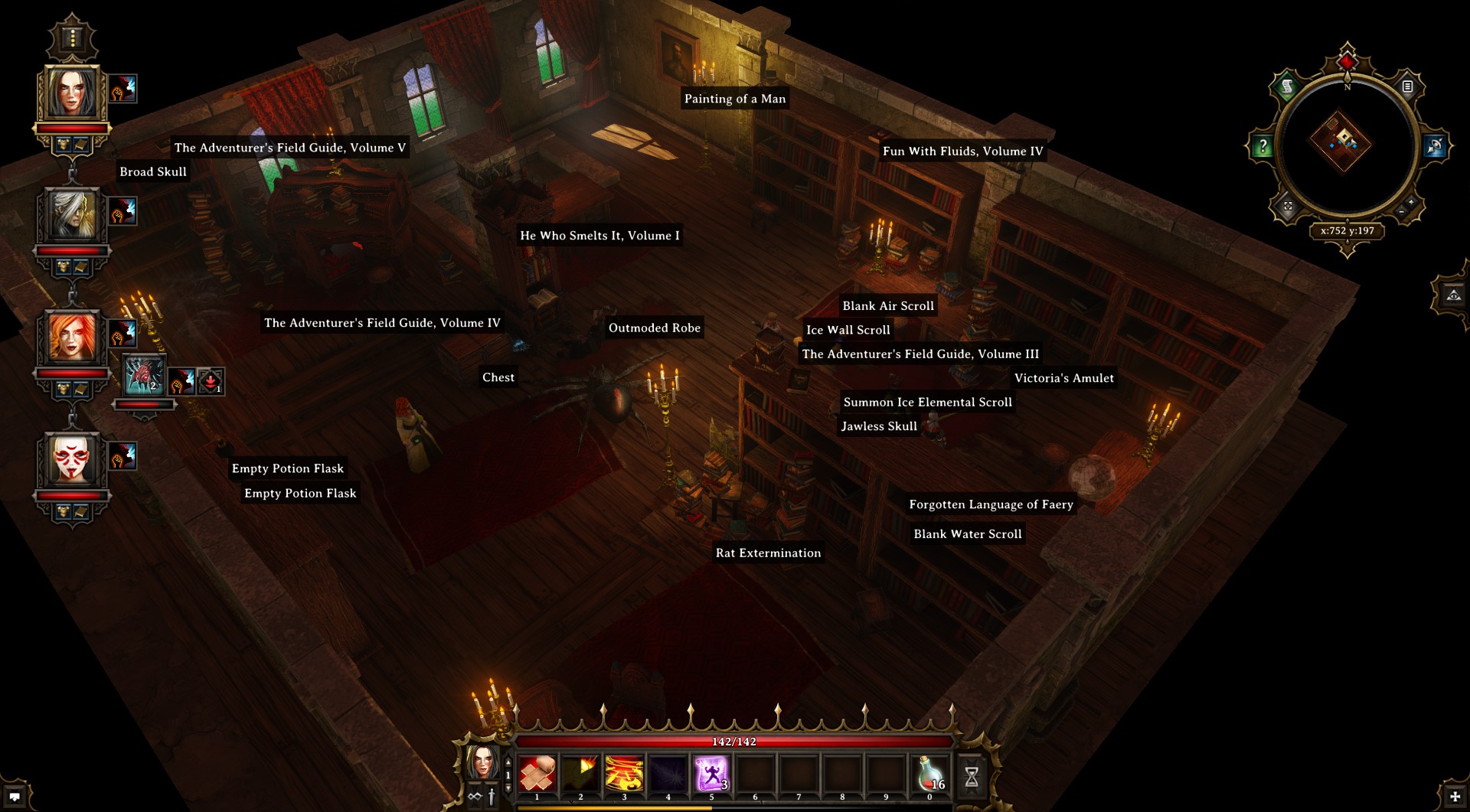Open the journal scroll icon on the minimap
1470x812 pixels.
(1287, 86)
